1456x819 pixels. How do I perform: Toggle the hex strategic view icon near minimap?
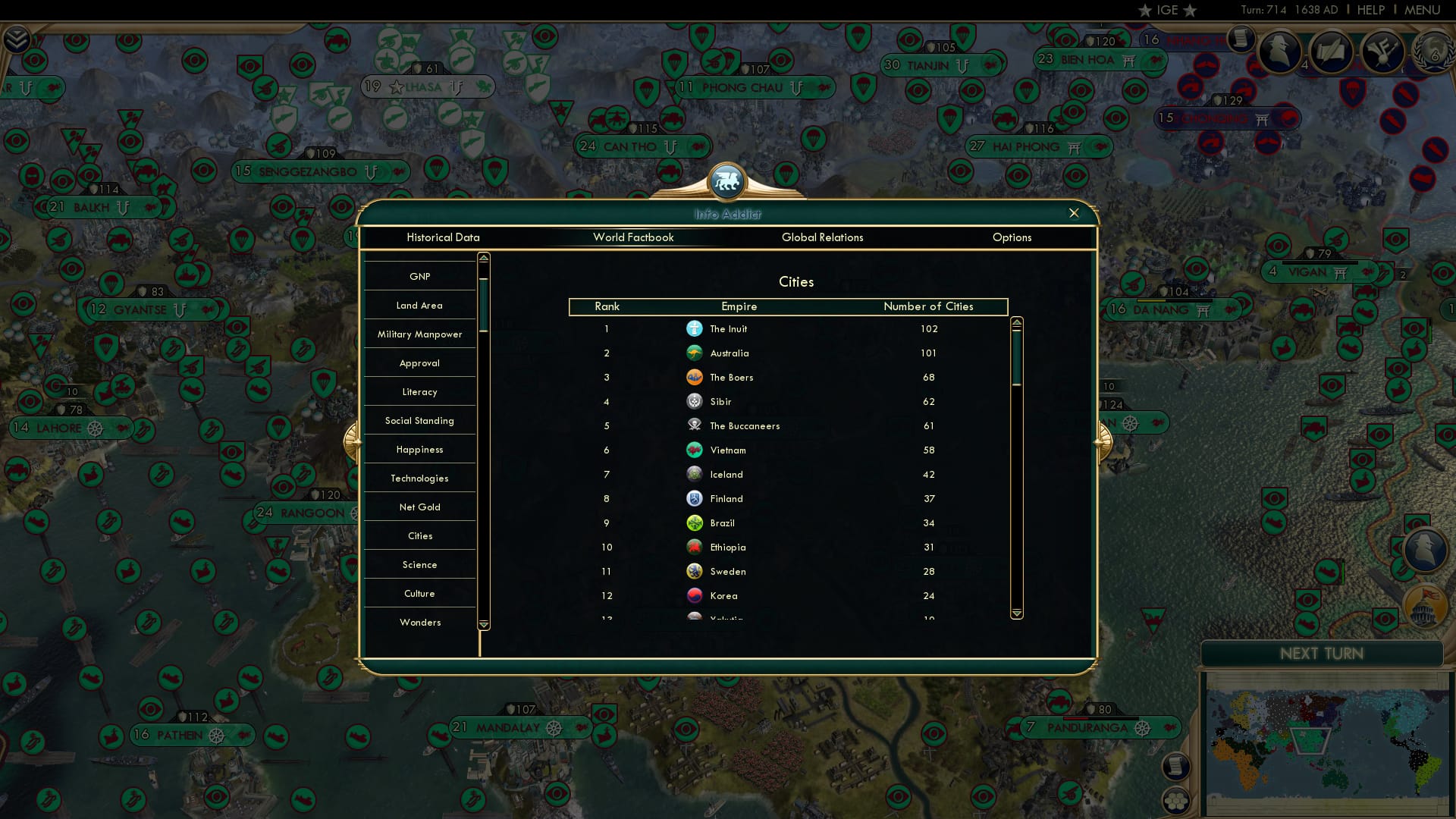tap(1175, 800)
